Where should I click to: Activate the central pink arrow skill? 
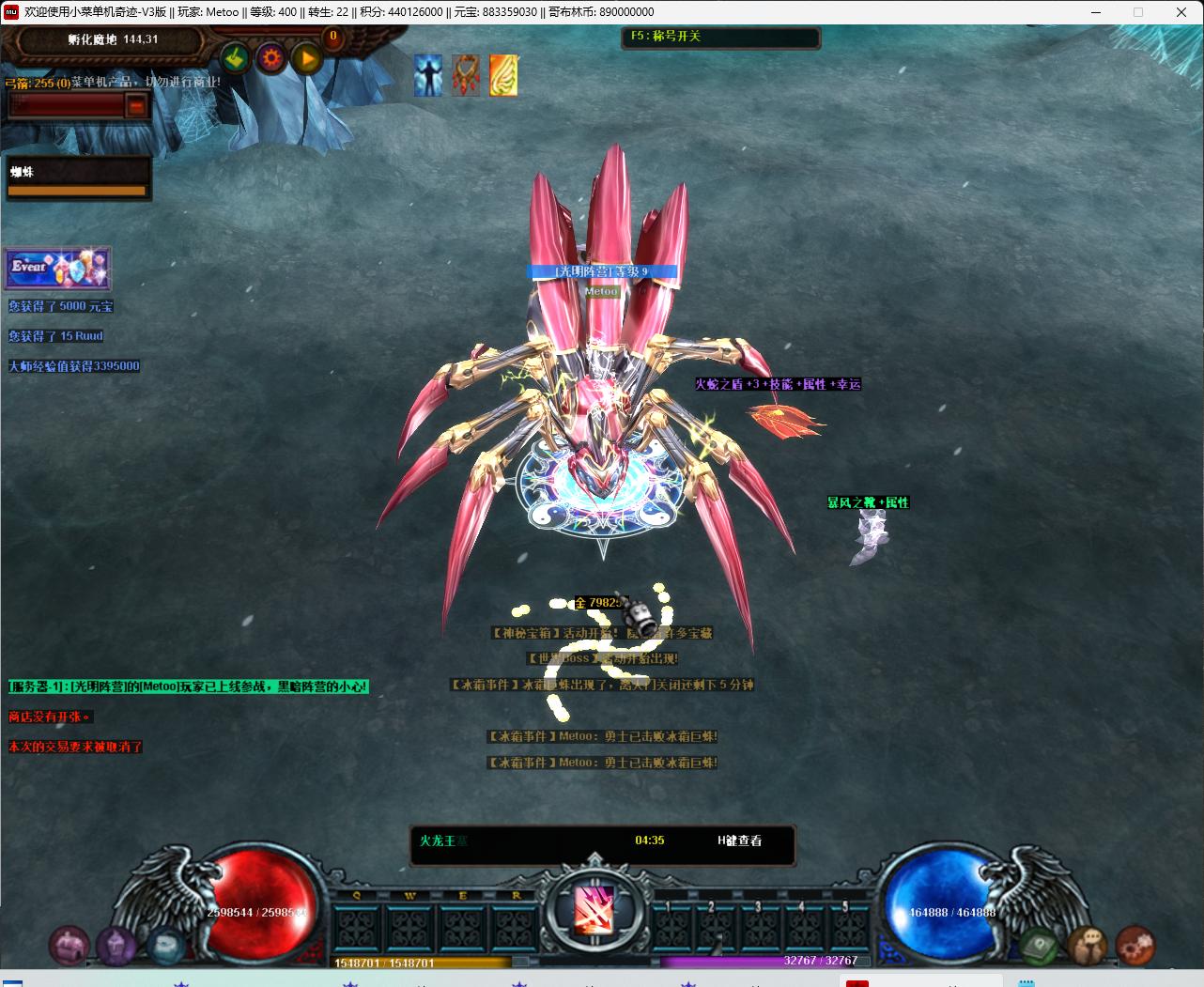pos(594,910)
